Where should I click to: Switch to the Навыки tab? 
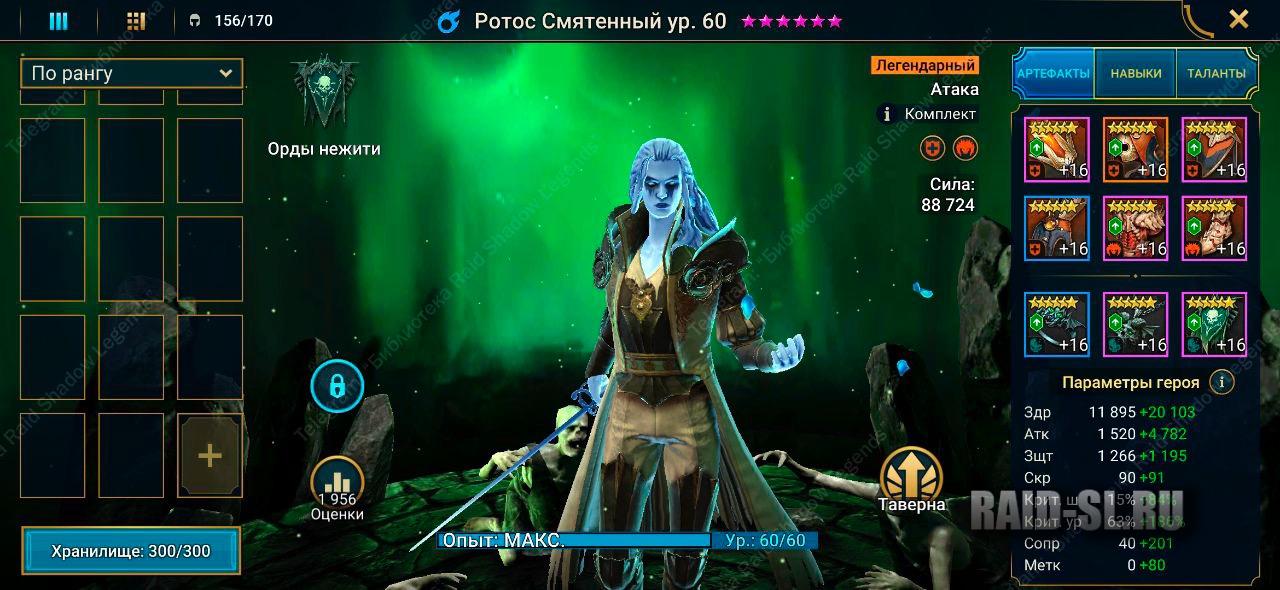(1135, 73)
